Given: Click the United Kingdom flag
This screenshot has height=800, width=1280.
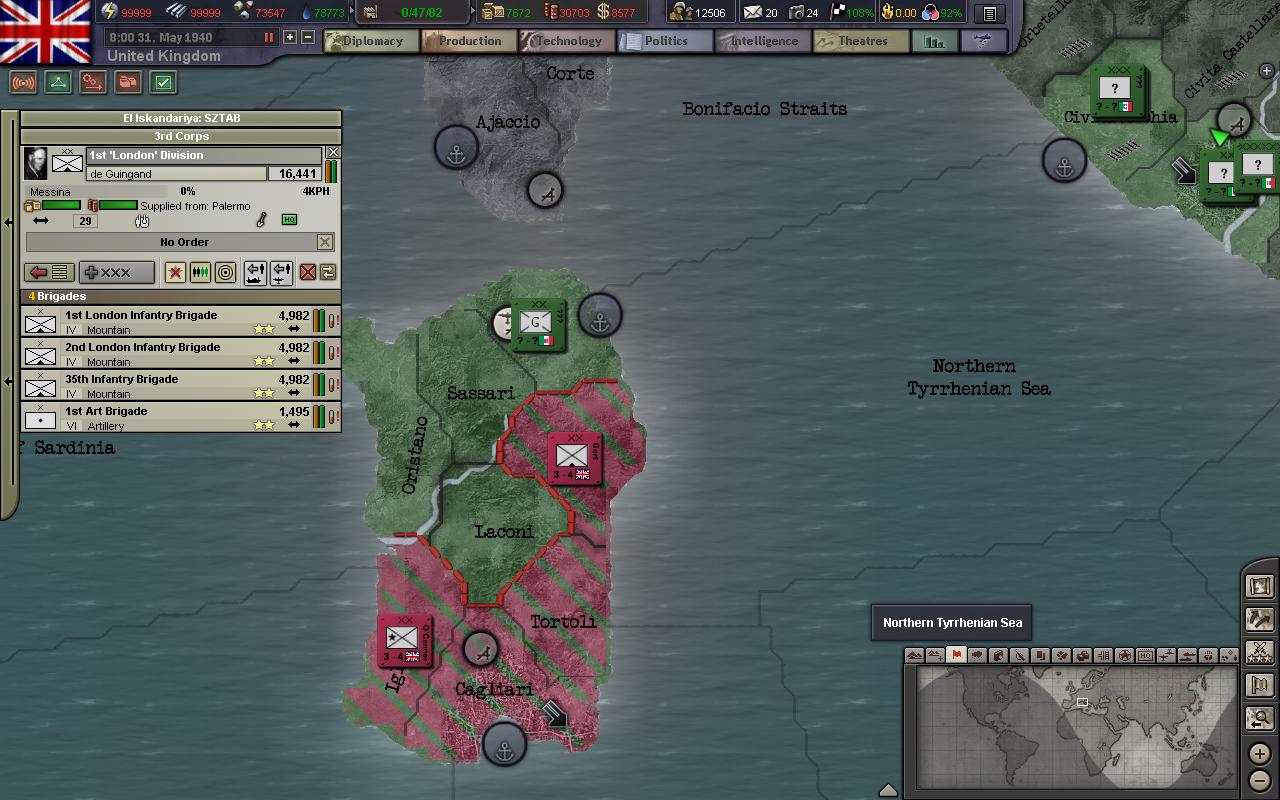Looking at the screenshot, I should point(46,30).
